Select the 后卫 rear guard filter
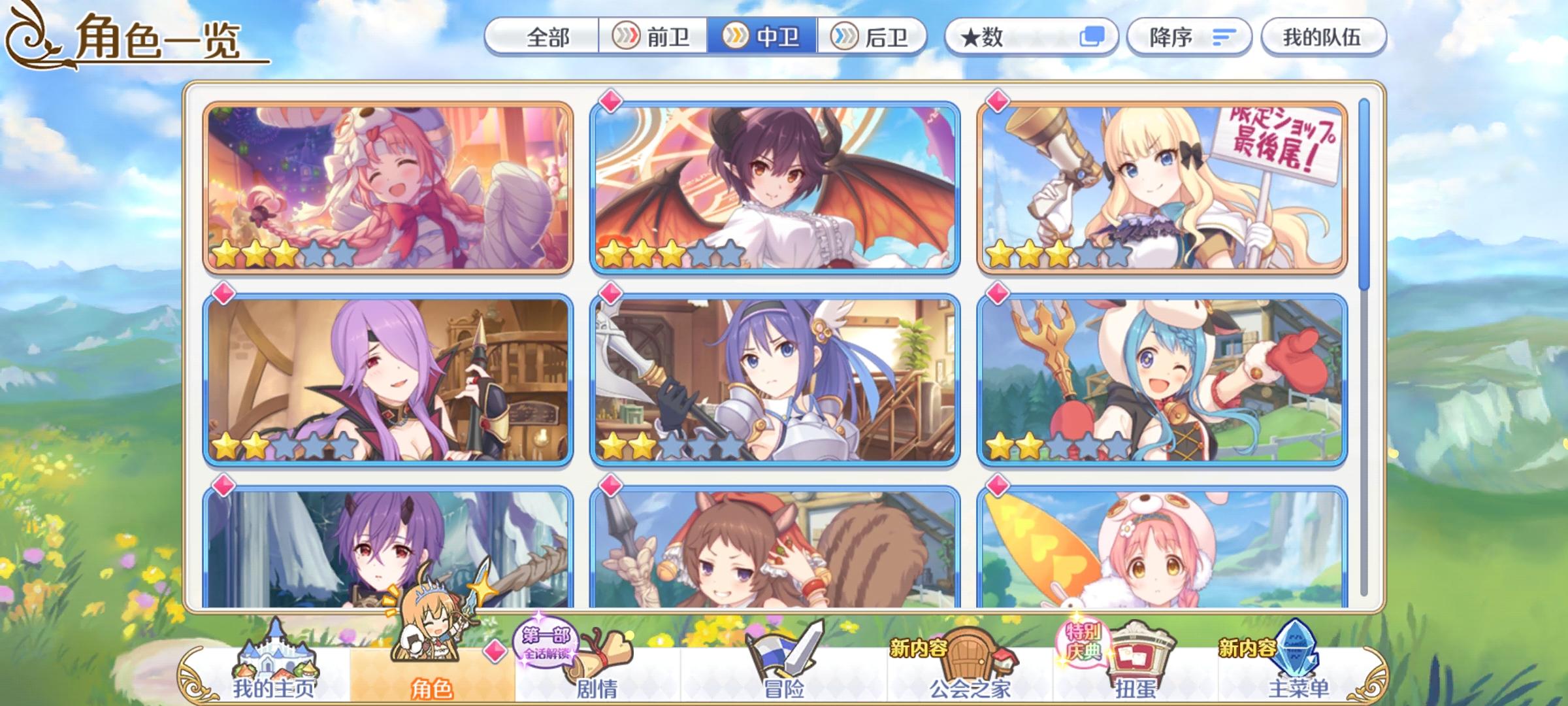Viewport: 1568px width, 706px height. (872, 37)
